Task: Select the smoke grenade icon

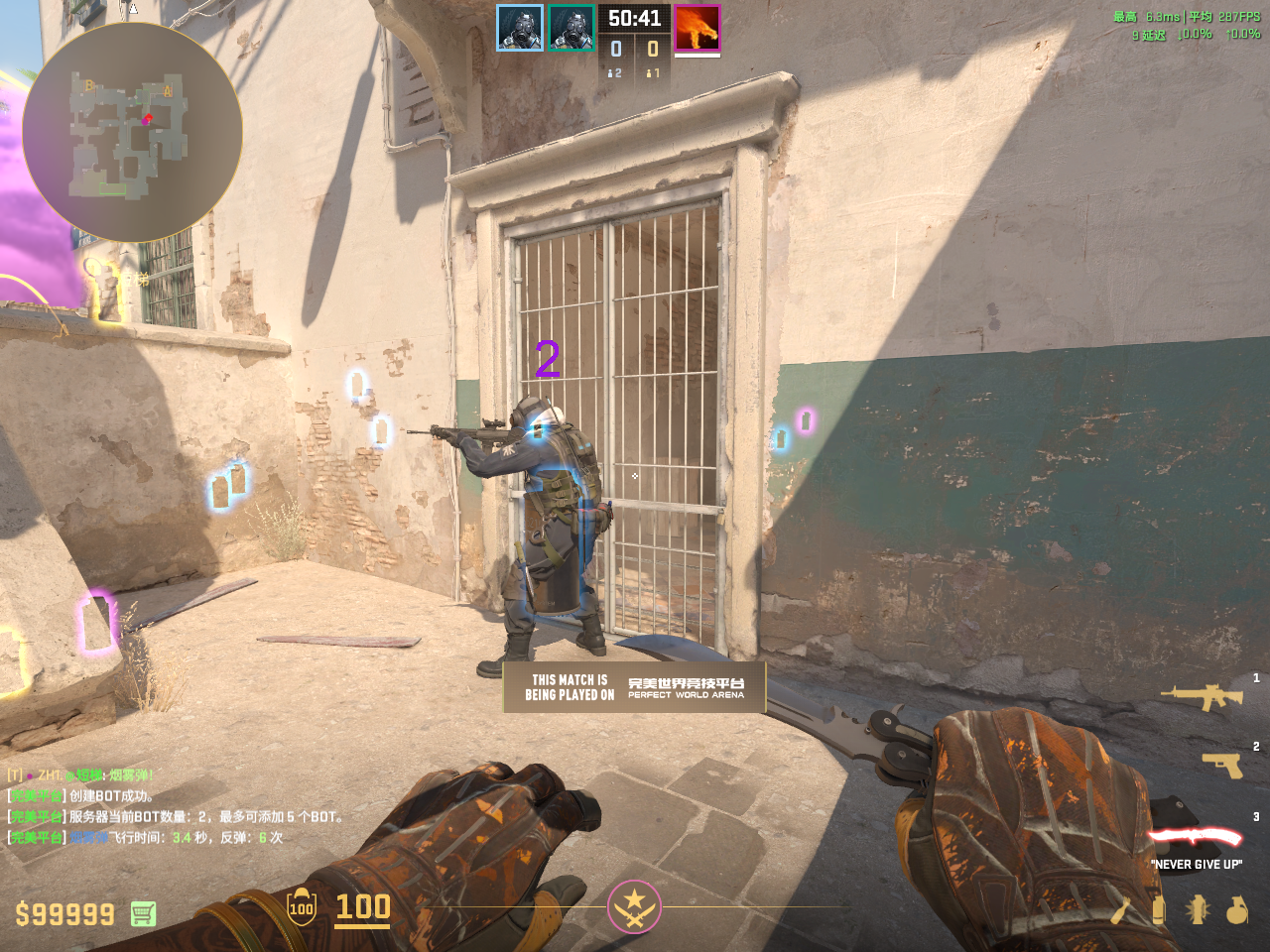Action: [x=1158, y=908]
